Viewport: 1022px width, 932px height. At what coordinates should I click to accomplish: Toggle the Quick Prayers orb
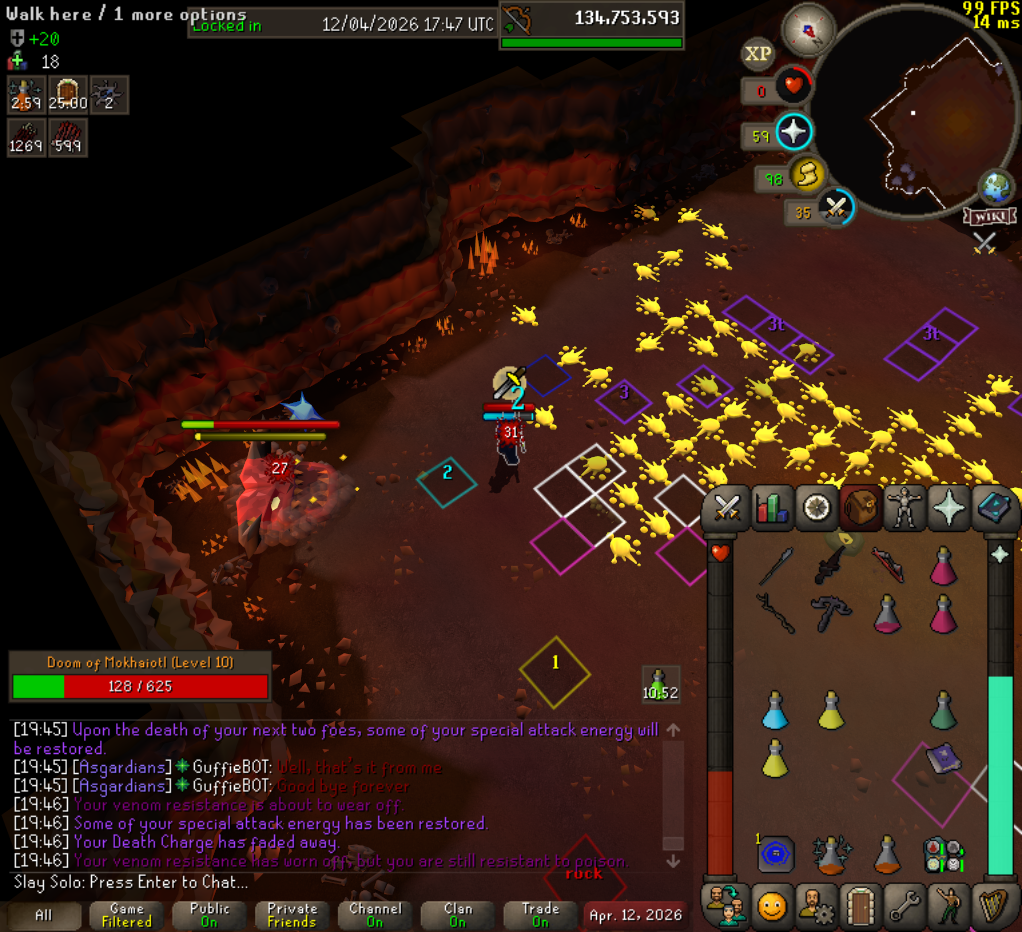(x=794, y=132)
